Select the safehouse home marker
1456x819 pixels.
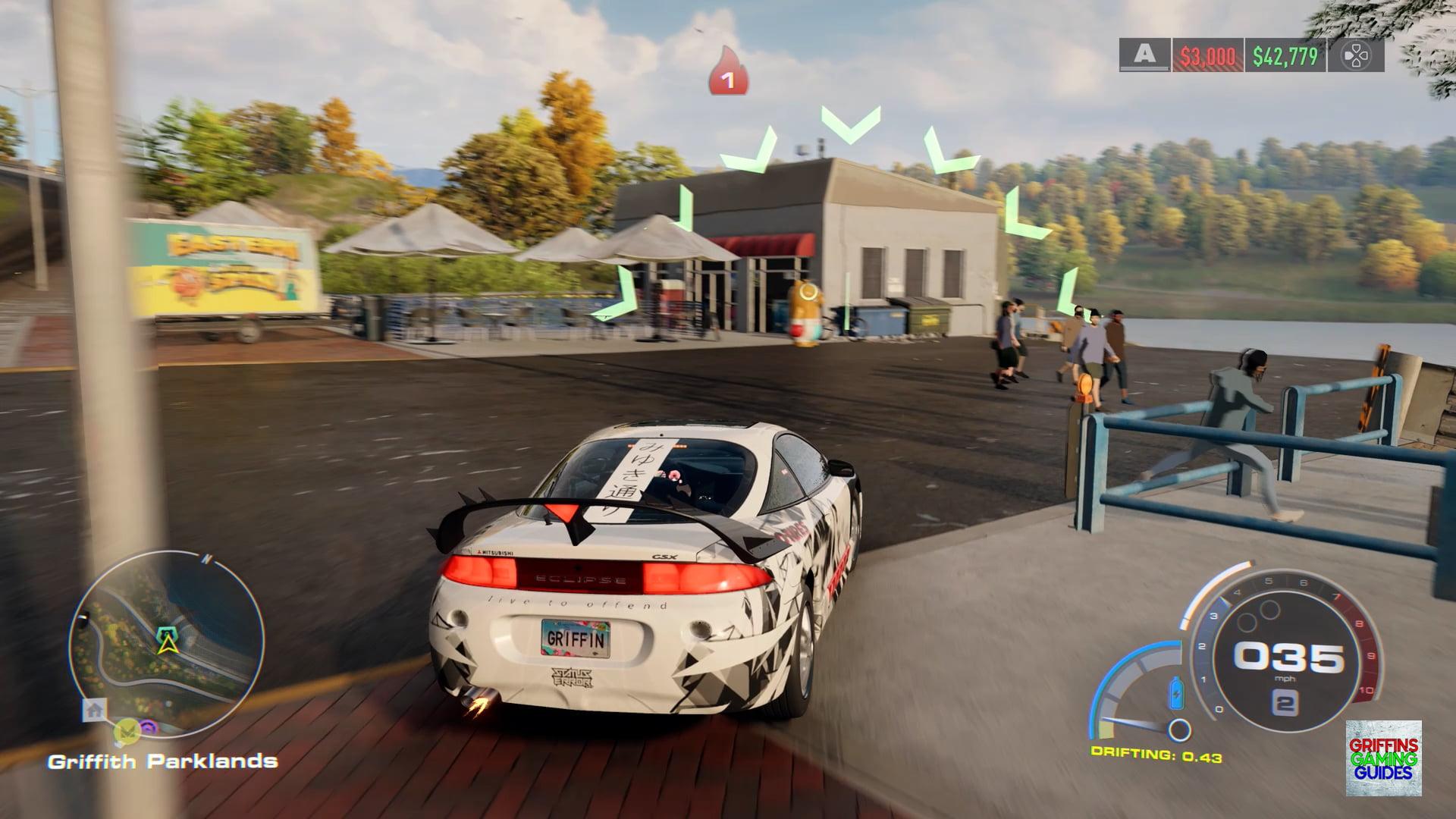[94, 711]
